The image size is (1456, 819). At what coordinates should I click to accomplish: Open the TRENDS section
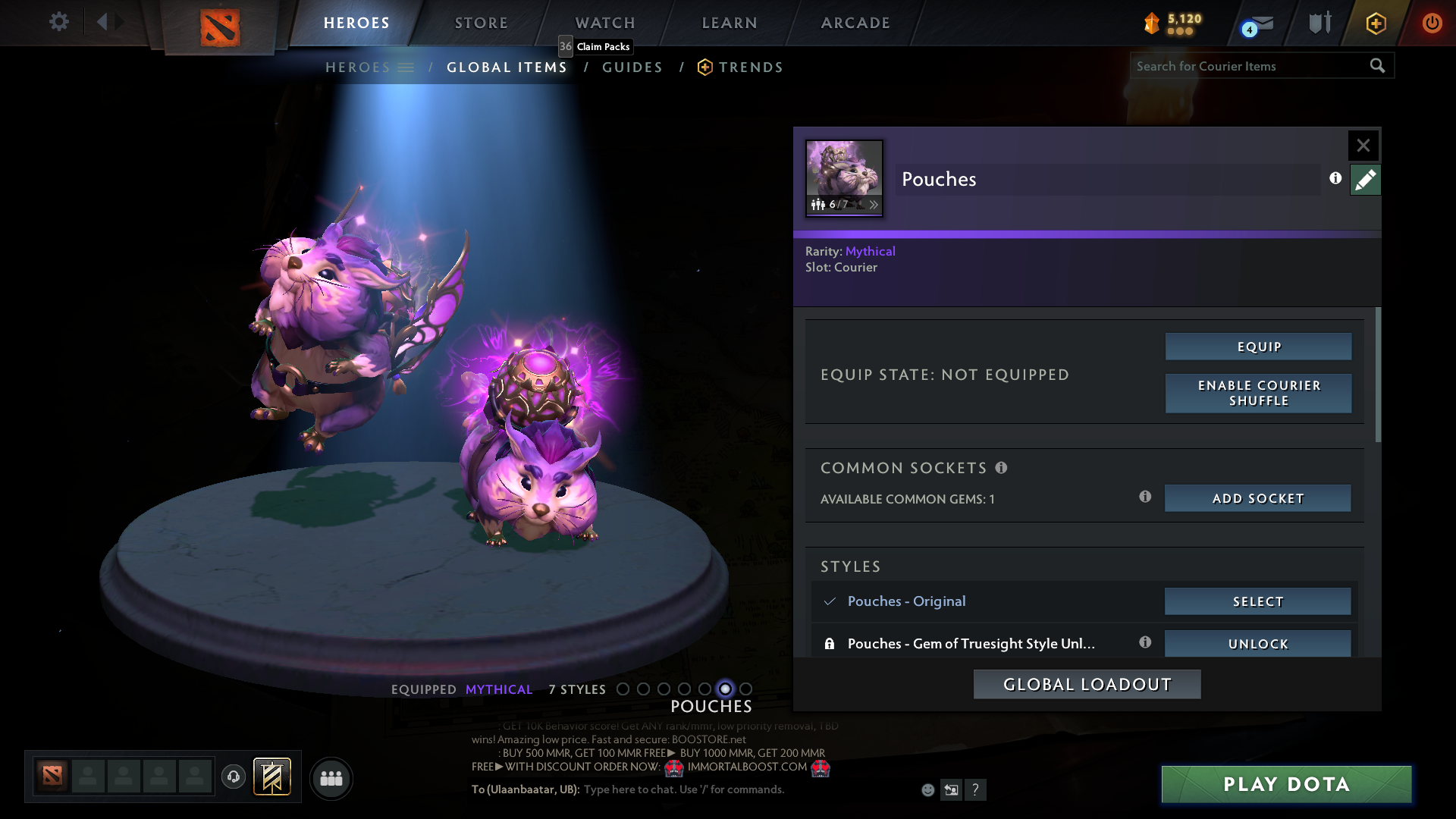(750, 67)
